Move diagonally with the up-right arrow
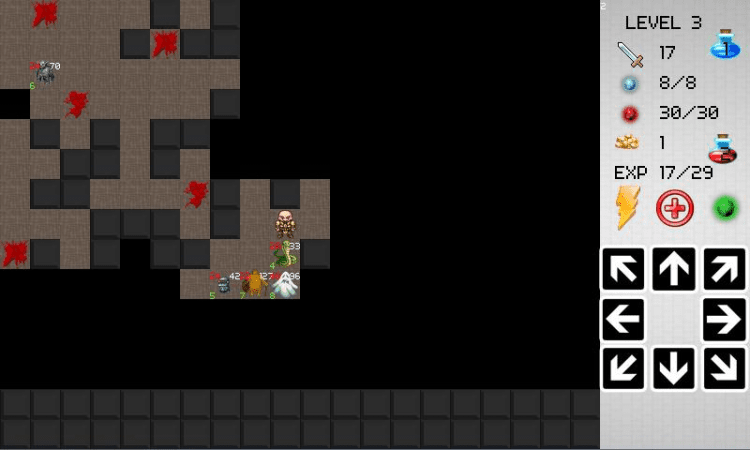This screenshot has width=750, height=450. click(x=724, y=269)
